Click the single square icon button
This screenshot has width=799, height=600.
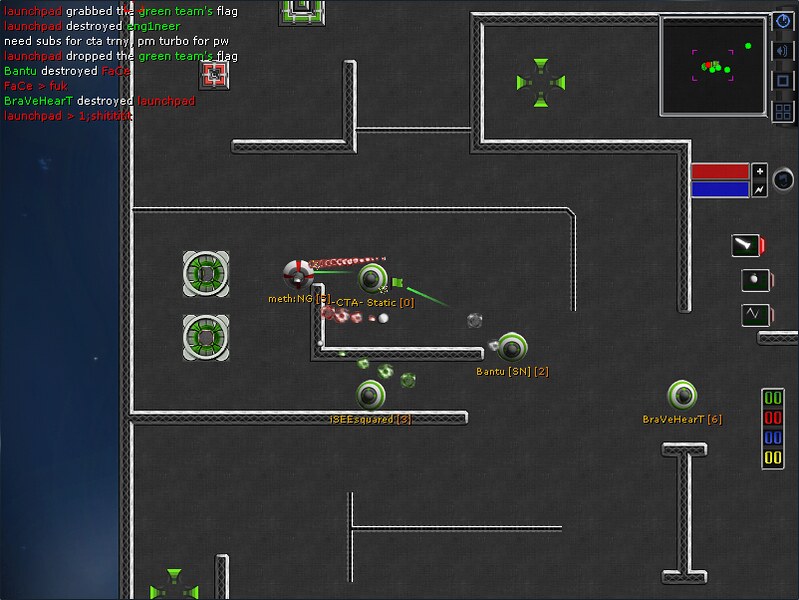click(x=784, y=80)
